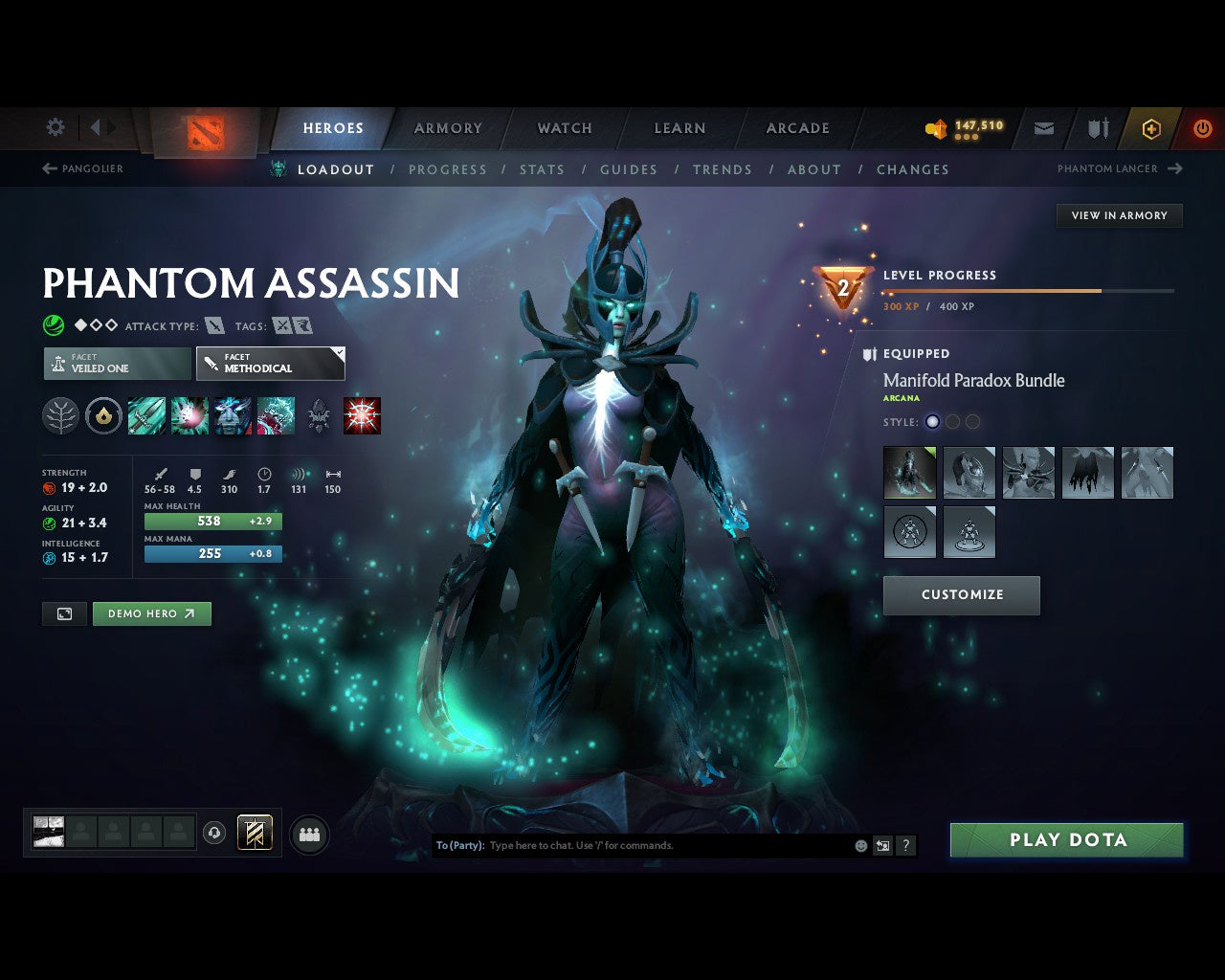Quit the game with the red power icon
The image size is (1225, 980).
(x=1202, y=128)
